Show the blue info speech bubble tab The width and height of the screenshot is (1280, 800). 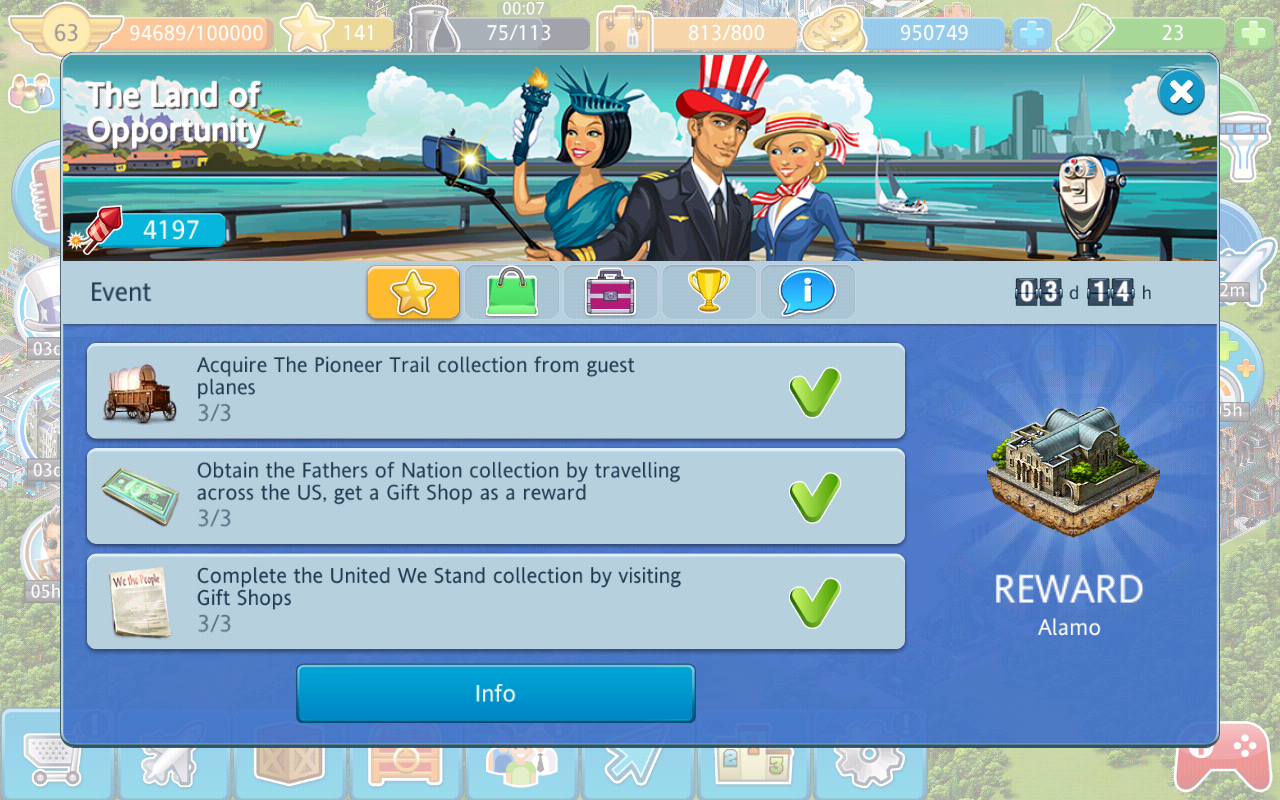pos(807,292)
